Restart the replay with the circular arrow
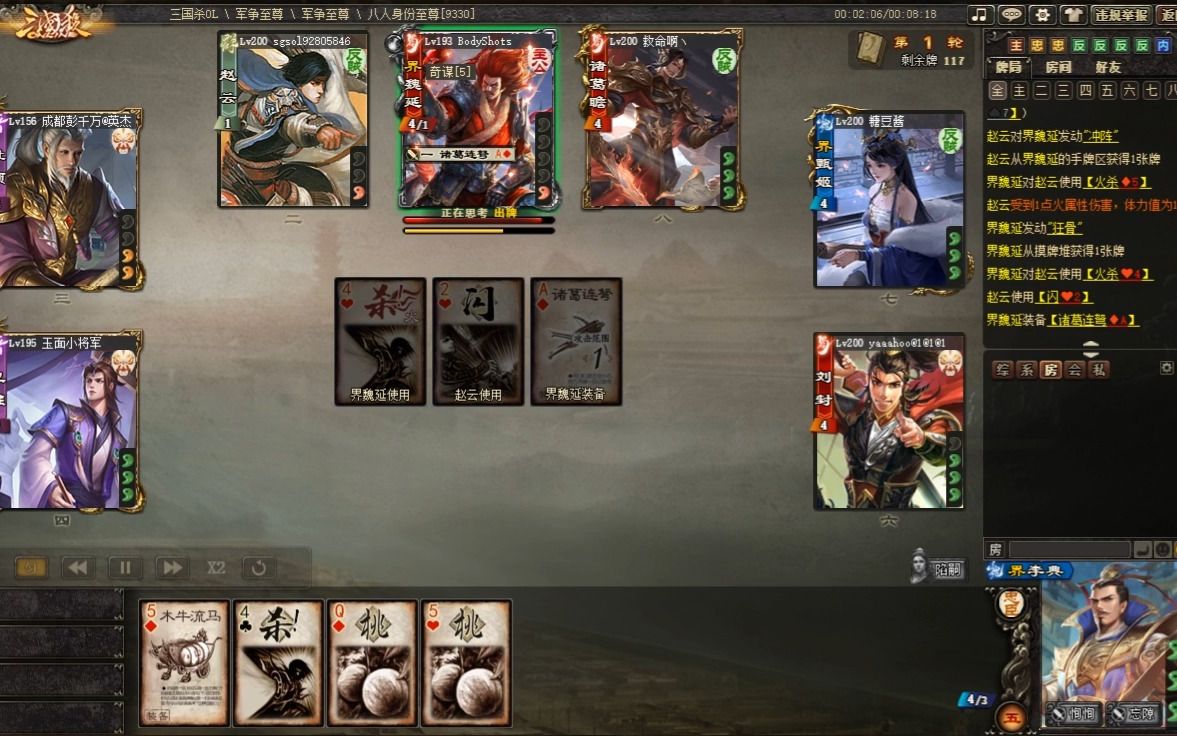The image size is (1177, 736). [259, 568]
